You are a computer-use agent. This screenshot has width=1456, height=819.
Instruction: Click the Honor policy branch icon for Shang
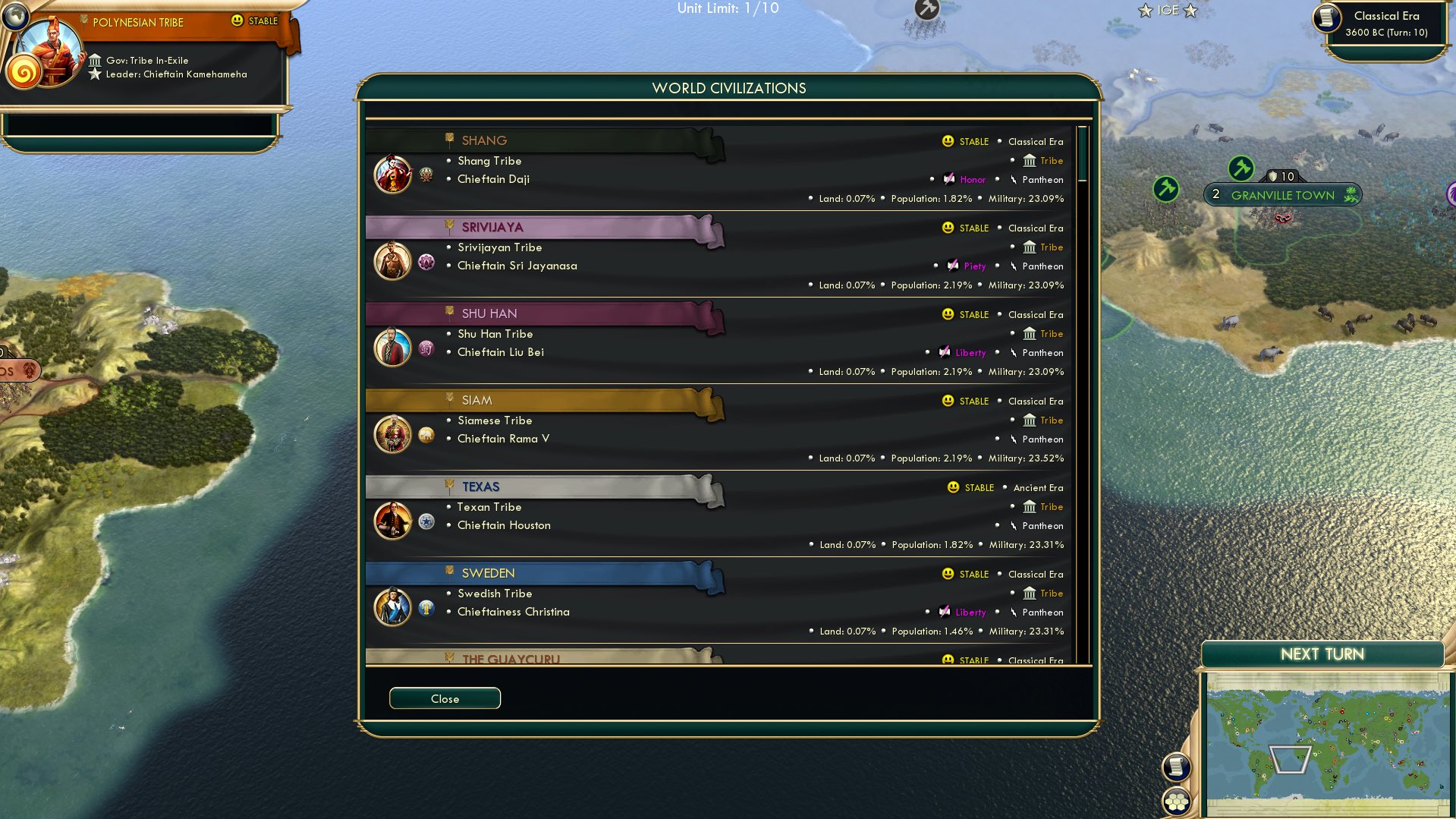(948, 179)
